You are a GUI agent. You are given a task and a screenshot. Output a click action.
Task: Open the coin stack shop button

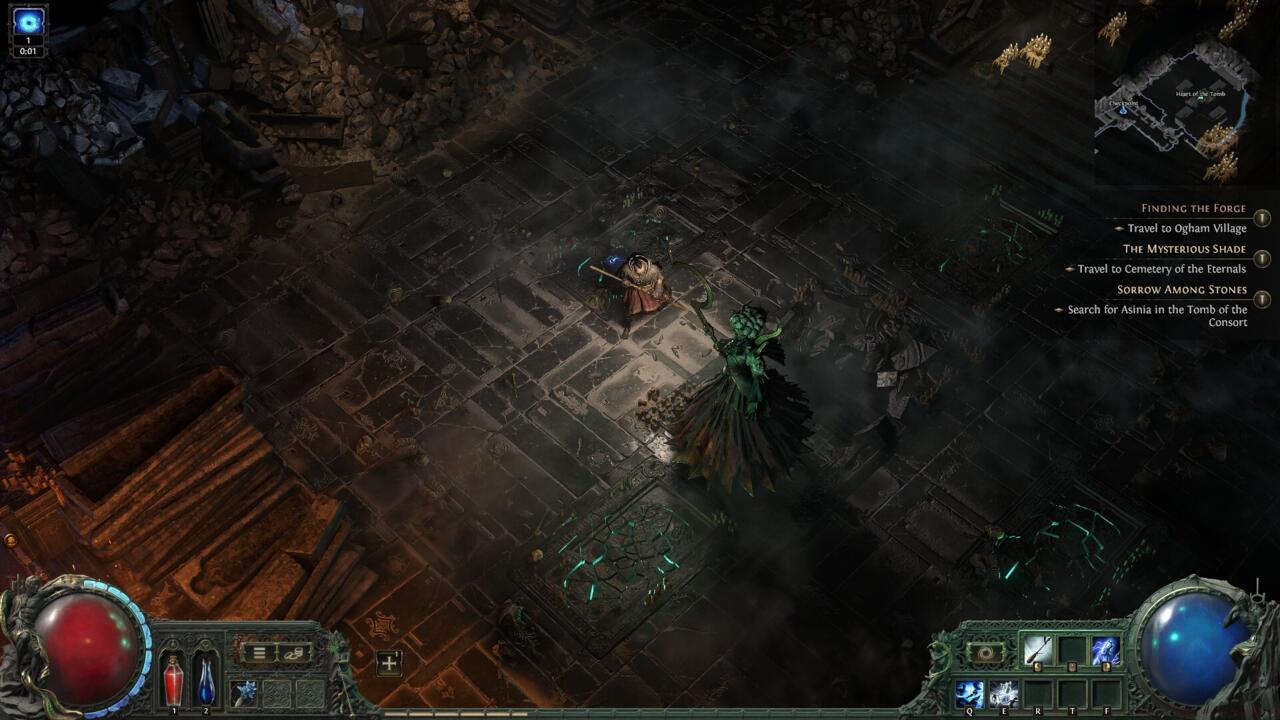click(294, 653)
